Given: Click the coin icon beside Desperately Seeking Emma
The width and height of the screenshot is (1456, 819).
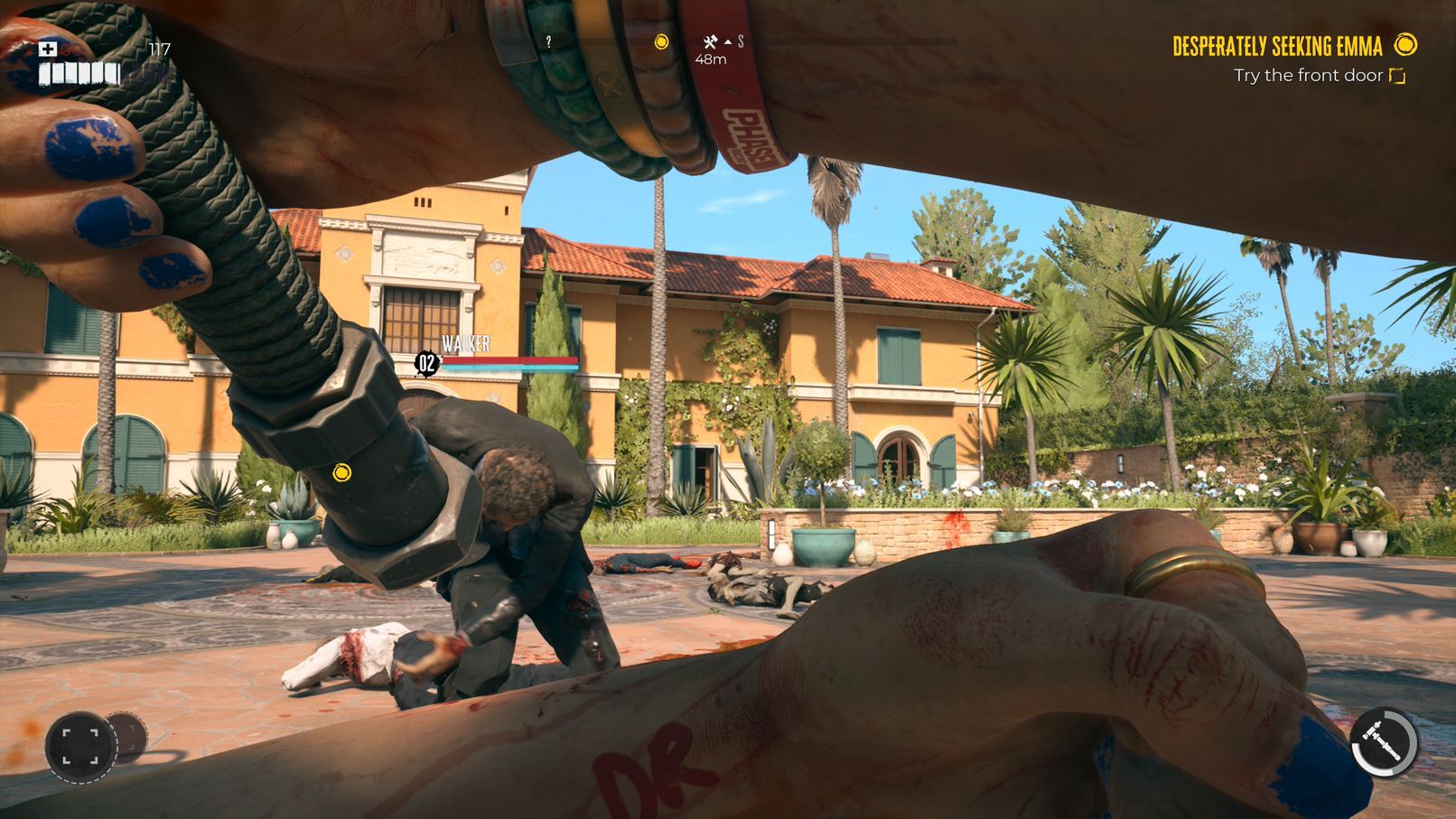Looking at the screenshot, I should 1405,42.
